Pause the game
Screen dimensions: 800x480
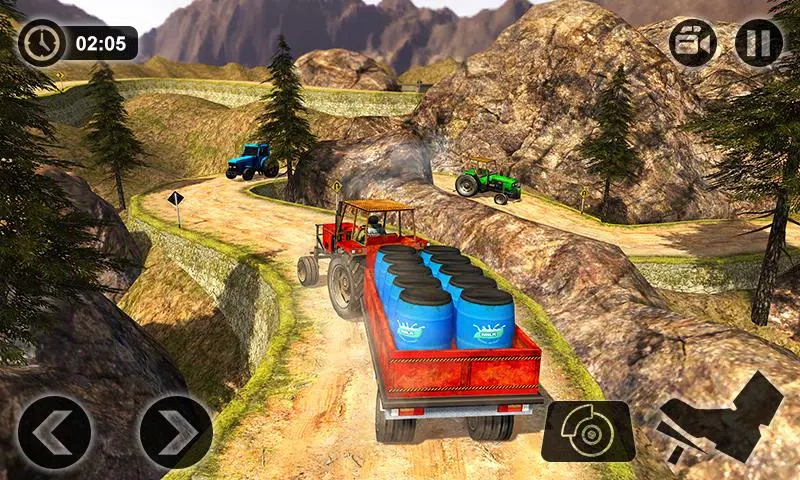tap(759, 43)
